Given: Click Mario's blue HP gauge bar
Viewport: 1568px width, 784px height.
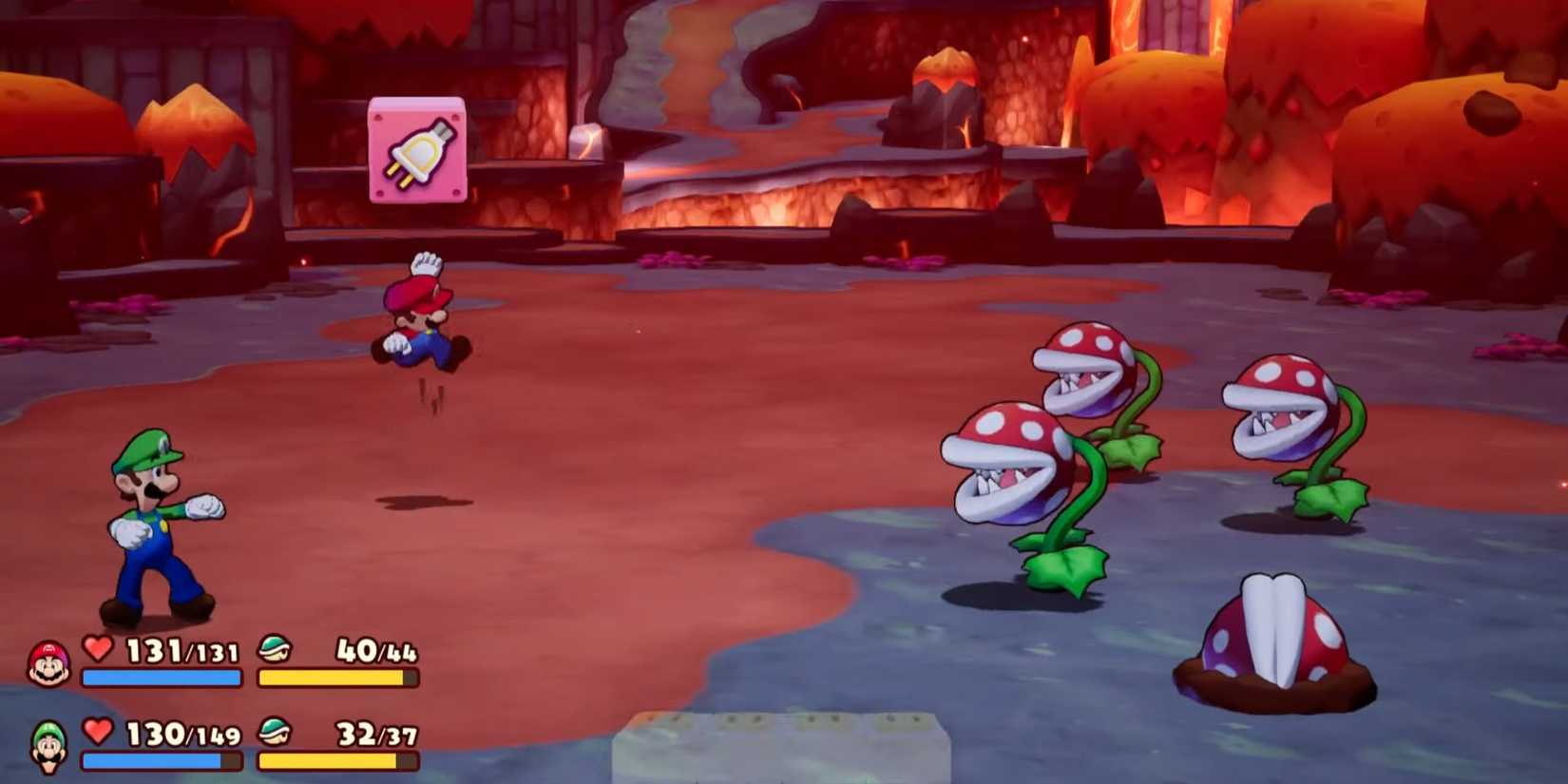Looking at the screenshot, I should pos(160,679).
